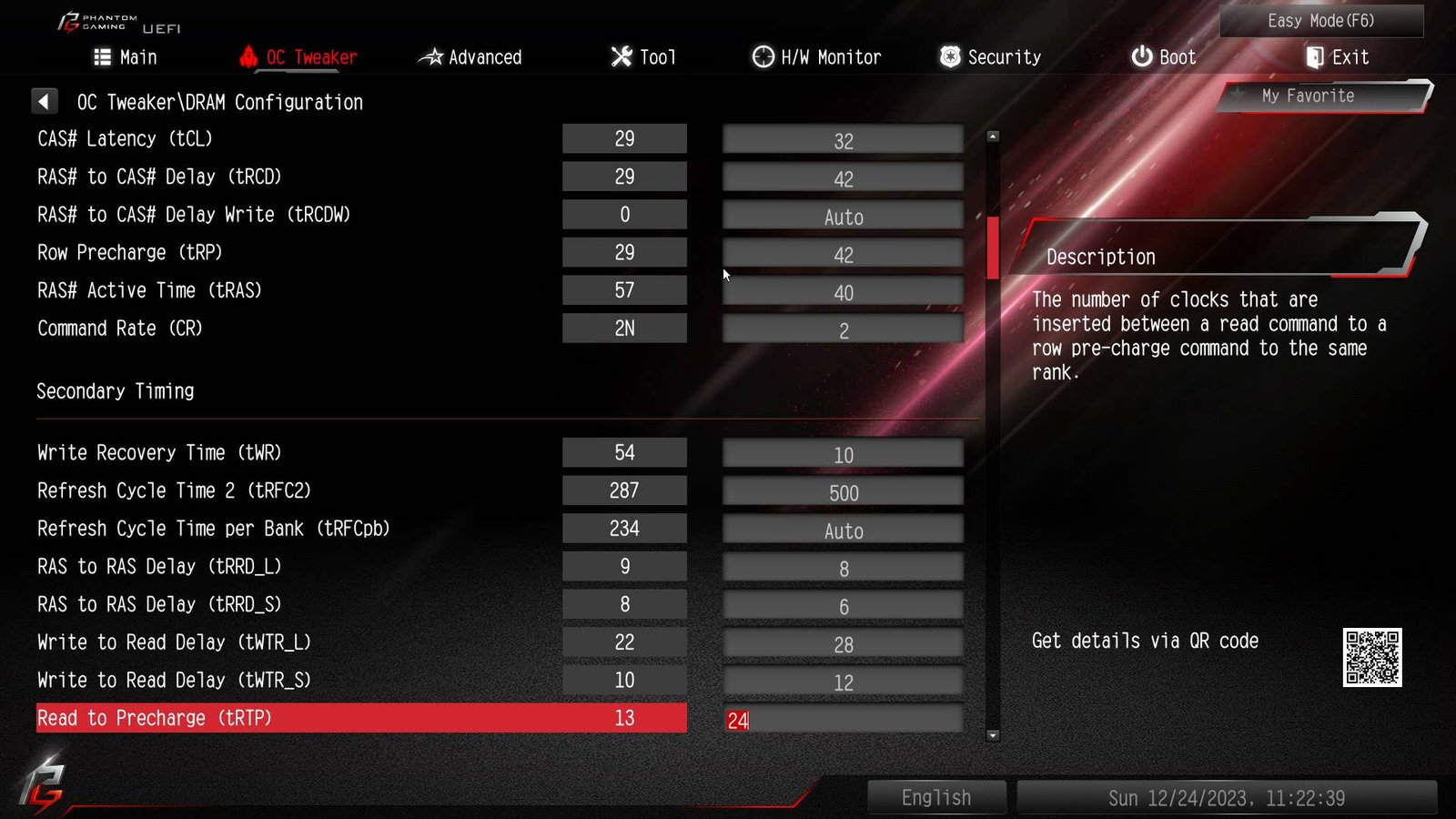Switch to Easy Mode
Screen dimensions: 1456x819
(x=1320, y=21)
